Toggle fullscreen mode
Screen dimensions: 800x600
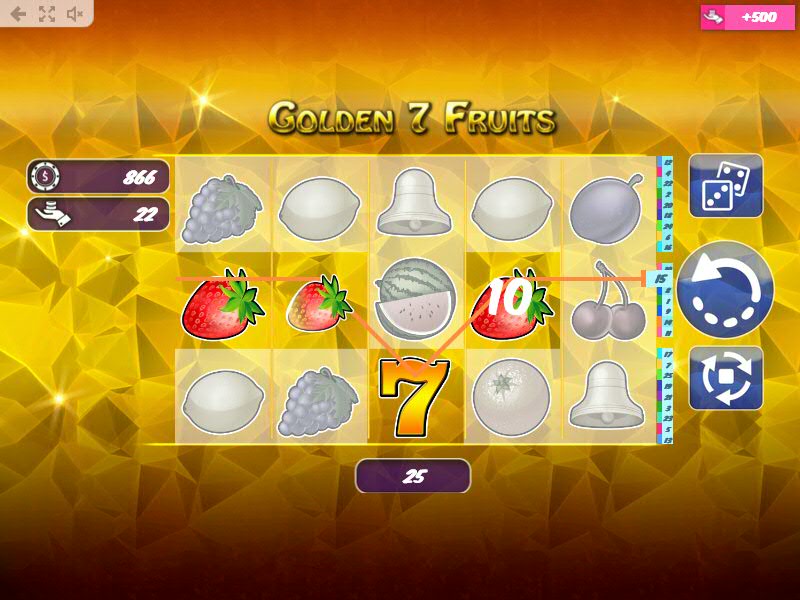[x=47, y=14]
